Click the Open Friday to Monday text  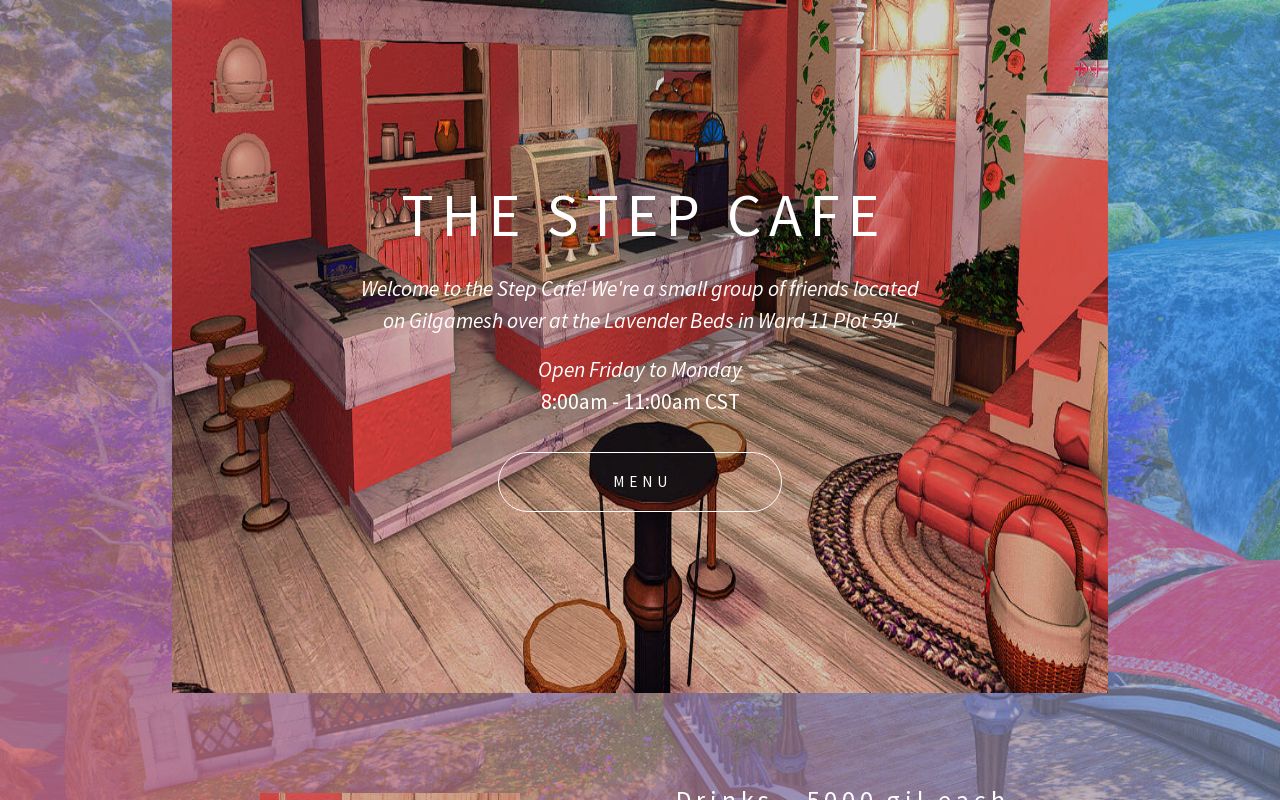640,369
